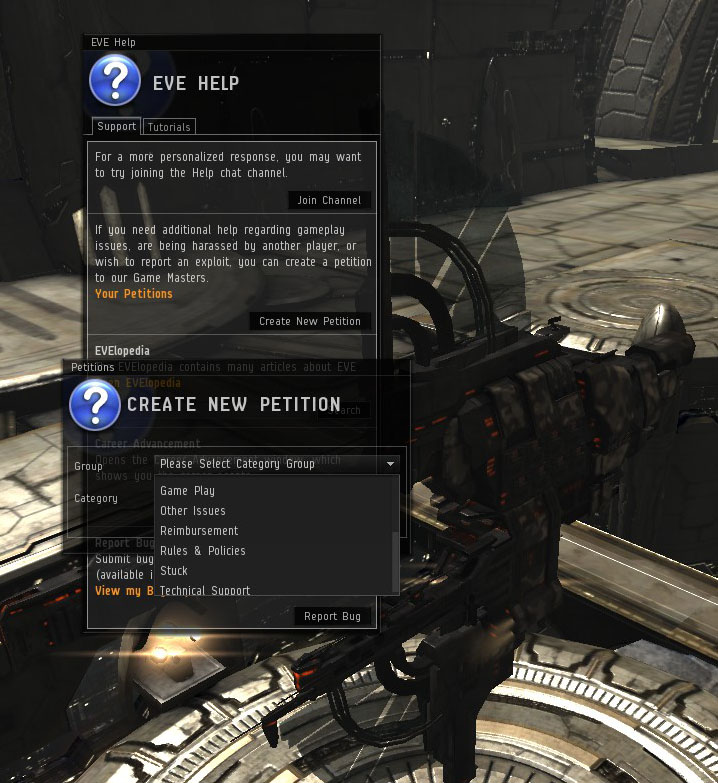Screen dimensions: 718x783
Task: Join the Help chat channel
Action: [329, 200]
